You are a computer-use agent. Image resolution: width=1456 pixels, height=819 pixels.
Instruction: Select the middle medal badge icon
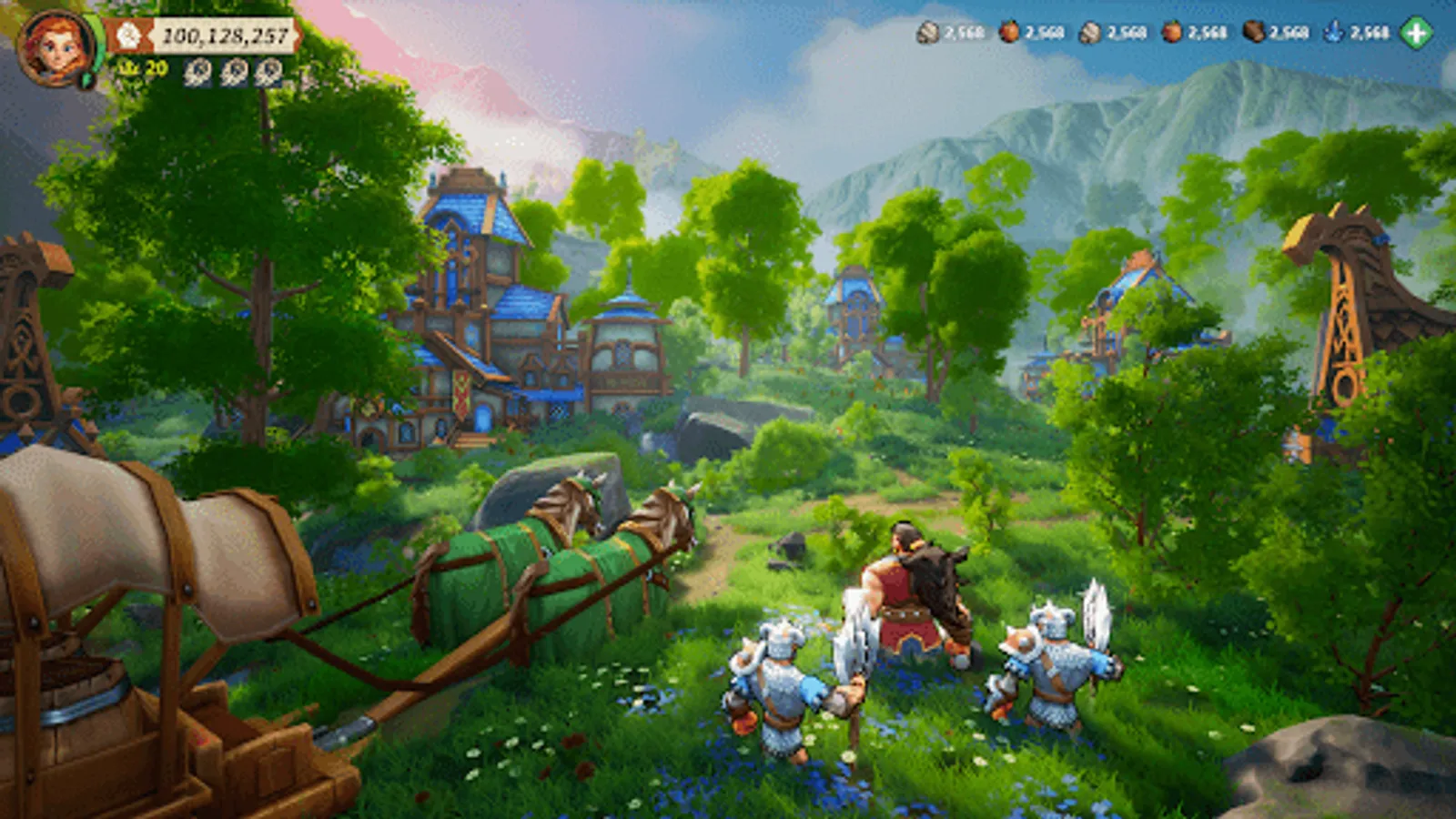(x=235, y=71)
